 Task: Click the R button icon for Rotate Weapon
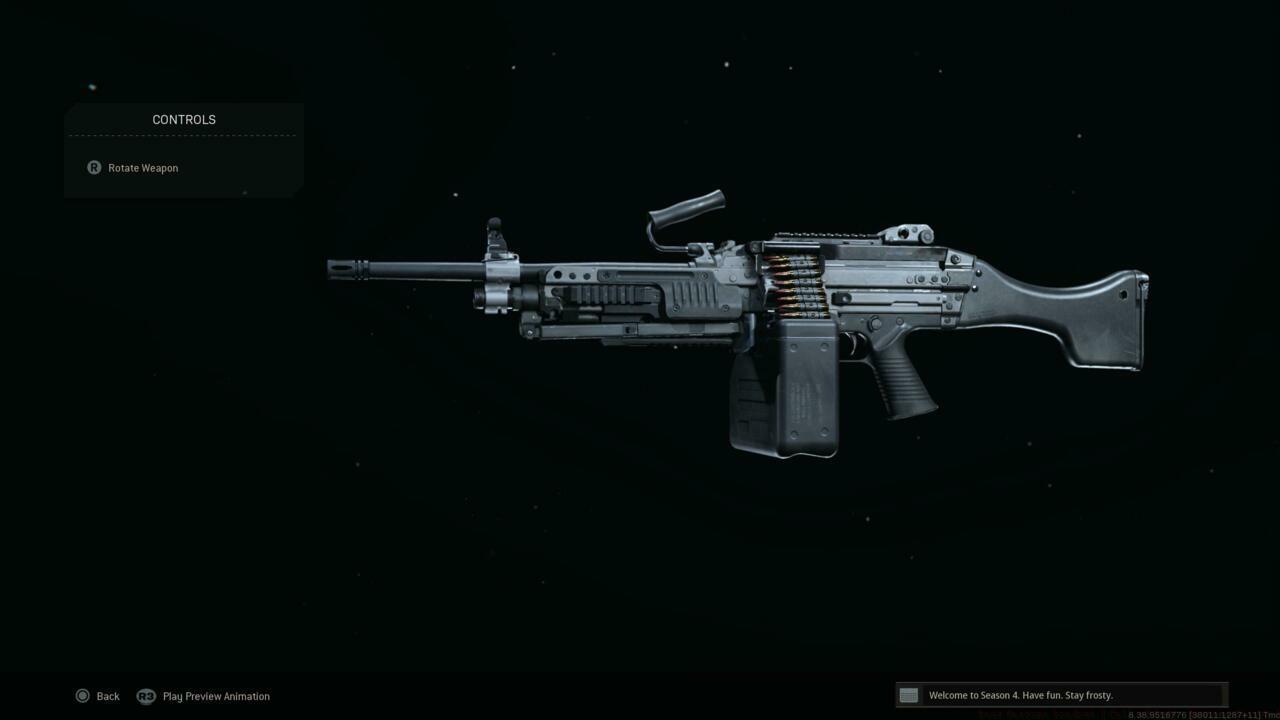coord(93,167)
